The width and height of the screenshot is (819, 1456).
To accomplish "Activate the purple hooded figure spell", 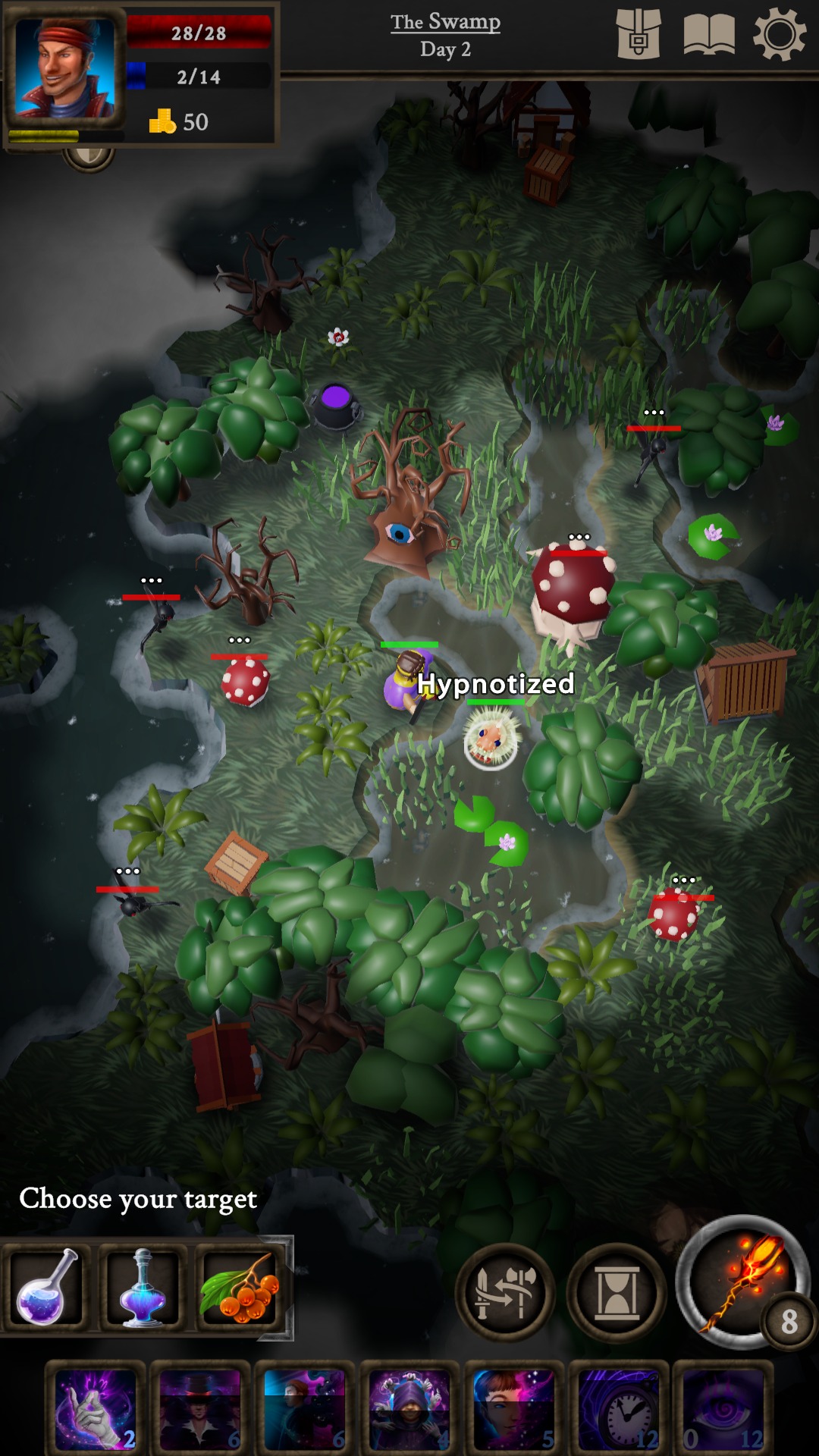I will click(x=409, y=1410).
